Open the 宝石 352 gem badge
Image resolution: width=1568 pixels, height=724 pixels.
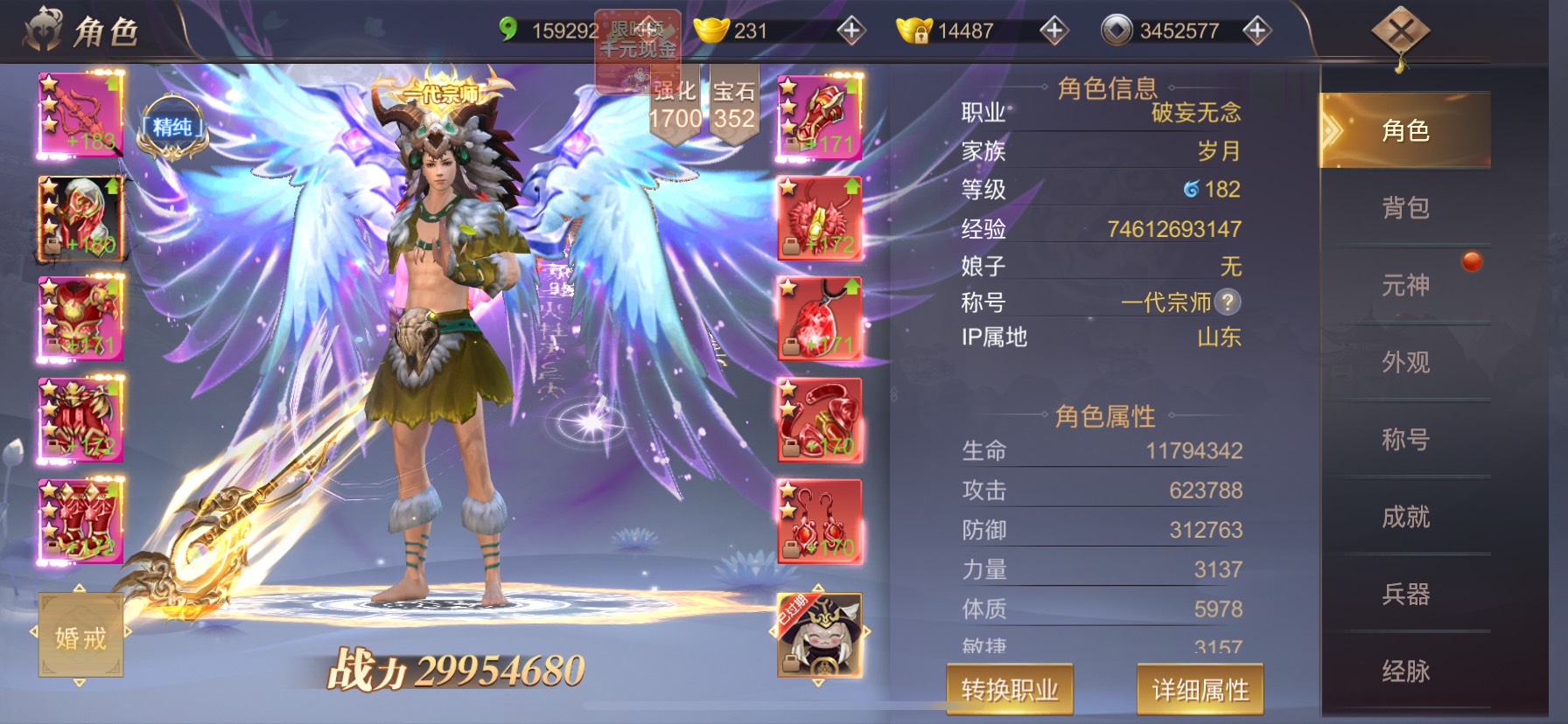[x=733, y=105]
